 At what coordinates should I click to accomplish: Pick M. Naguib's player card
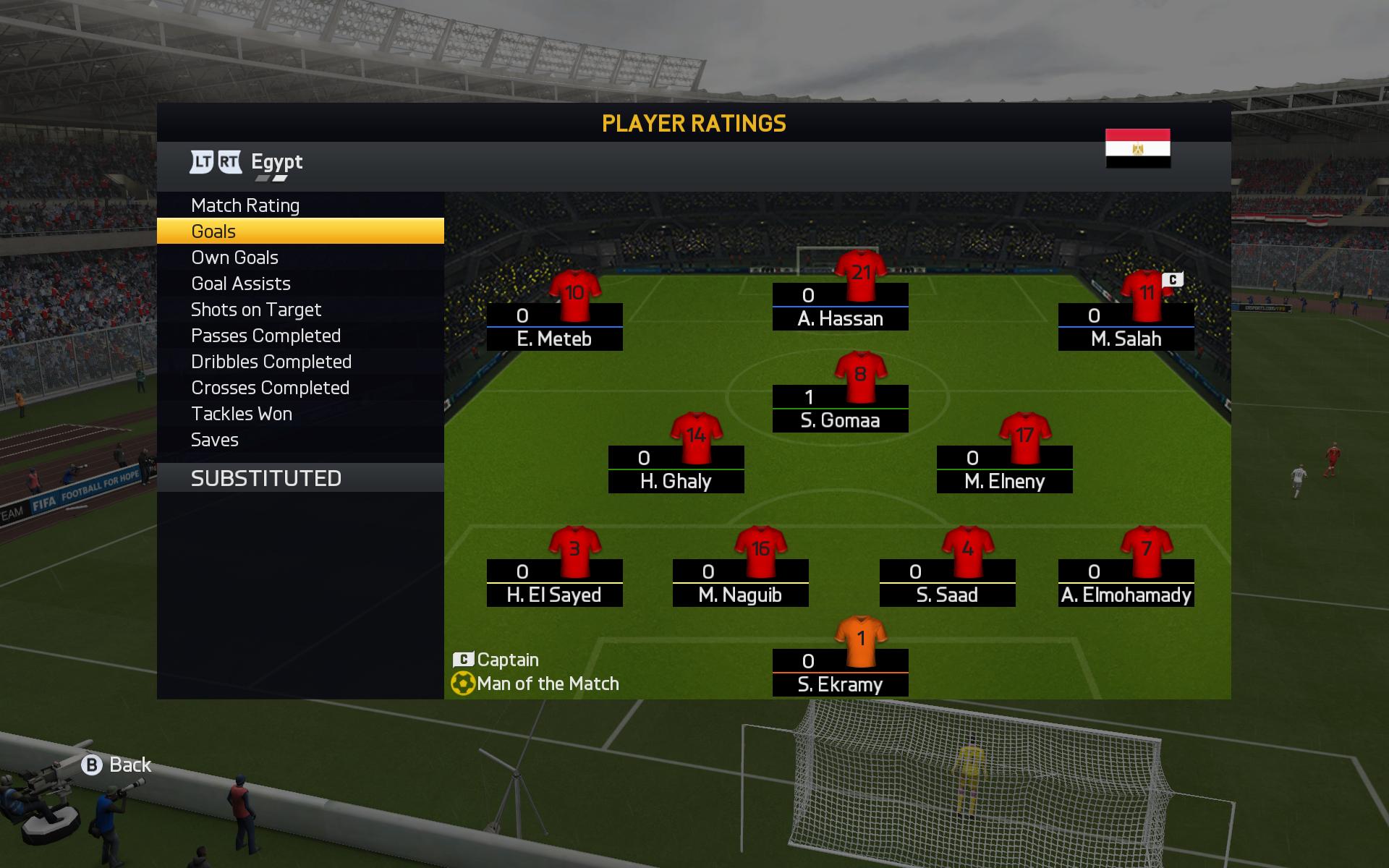(741, 583)
